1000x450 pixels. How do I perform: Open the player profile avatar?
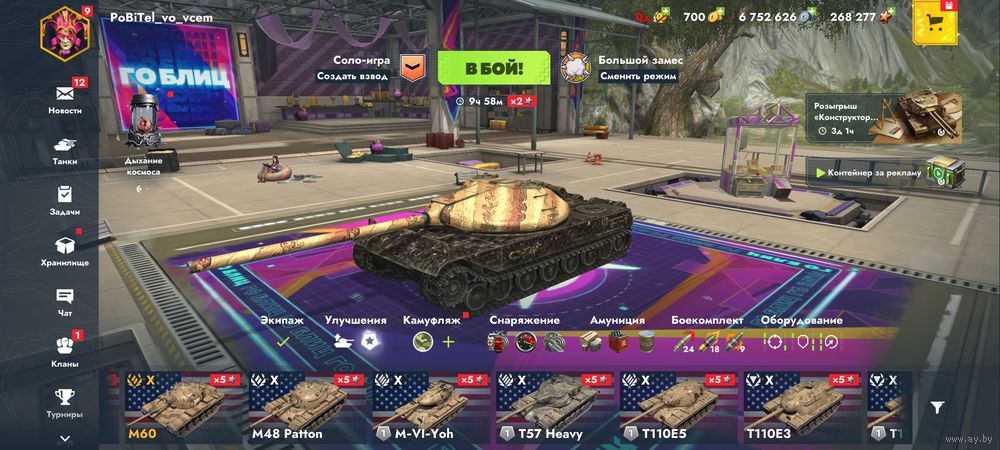pyautogui.click(x=64, y=33)
